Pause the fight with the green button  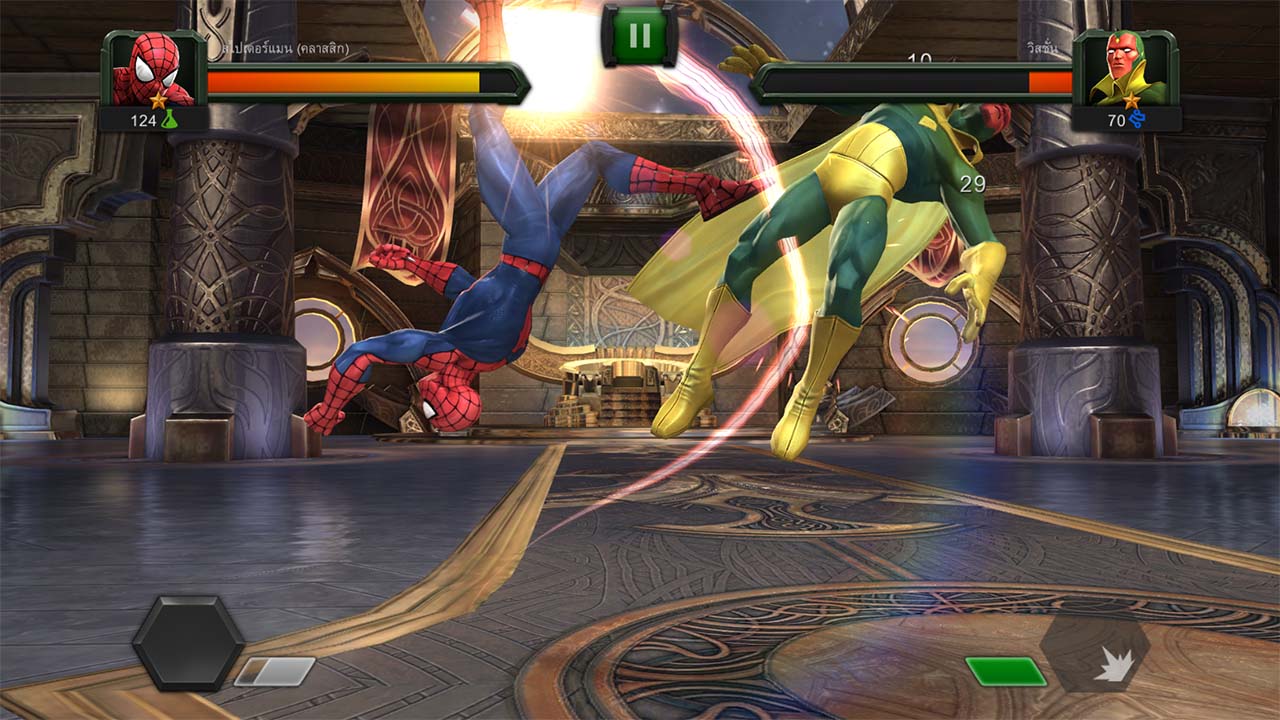639,36
